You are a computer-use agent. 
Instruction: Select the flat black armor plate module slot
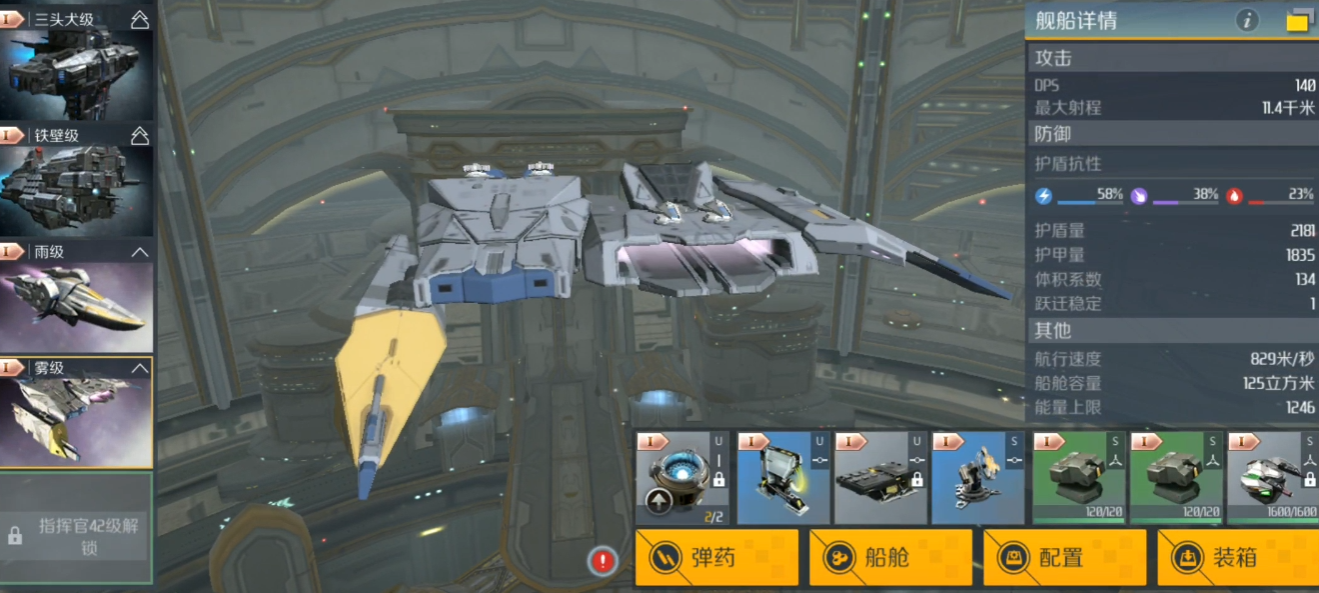878,478
